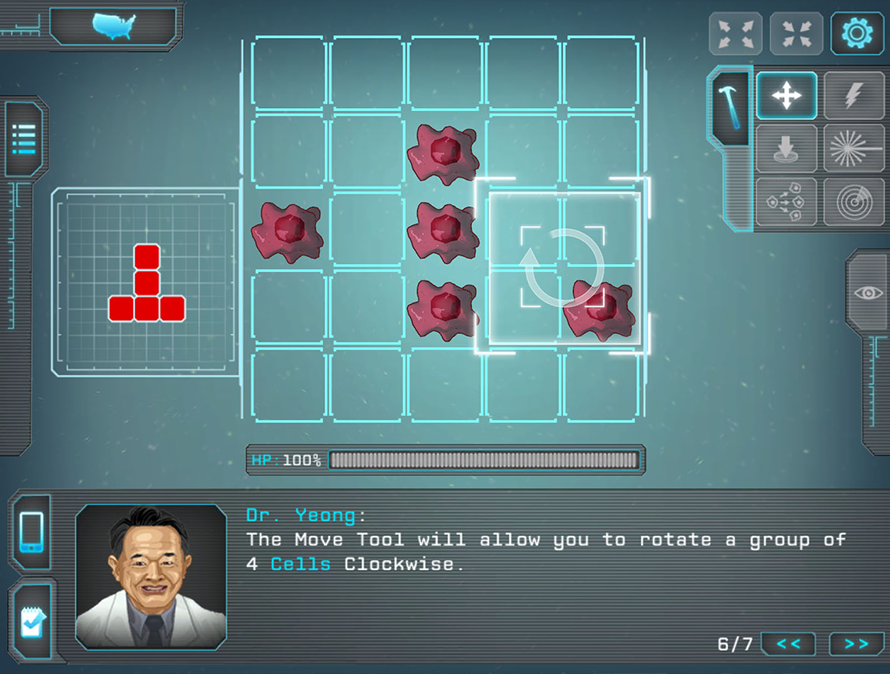
Task: Go back to previous dialogue page
Action: [x=788, y=644]
